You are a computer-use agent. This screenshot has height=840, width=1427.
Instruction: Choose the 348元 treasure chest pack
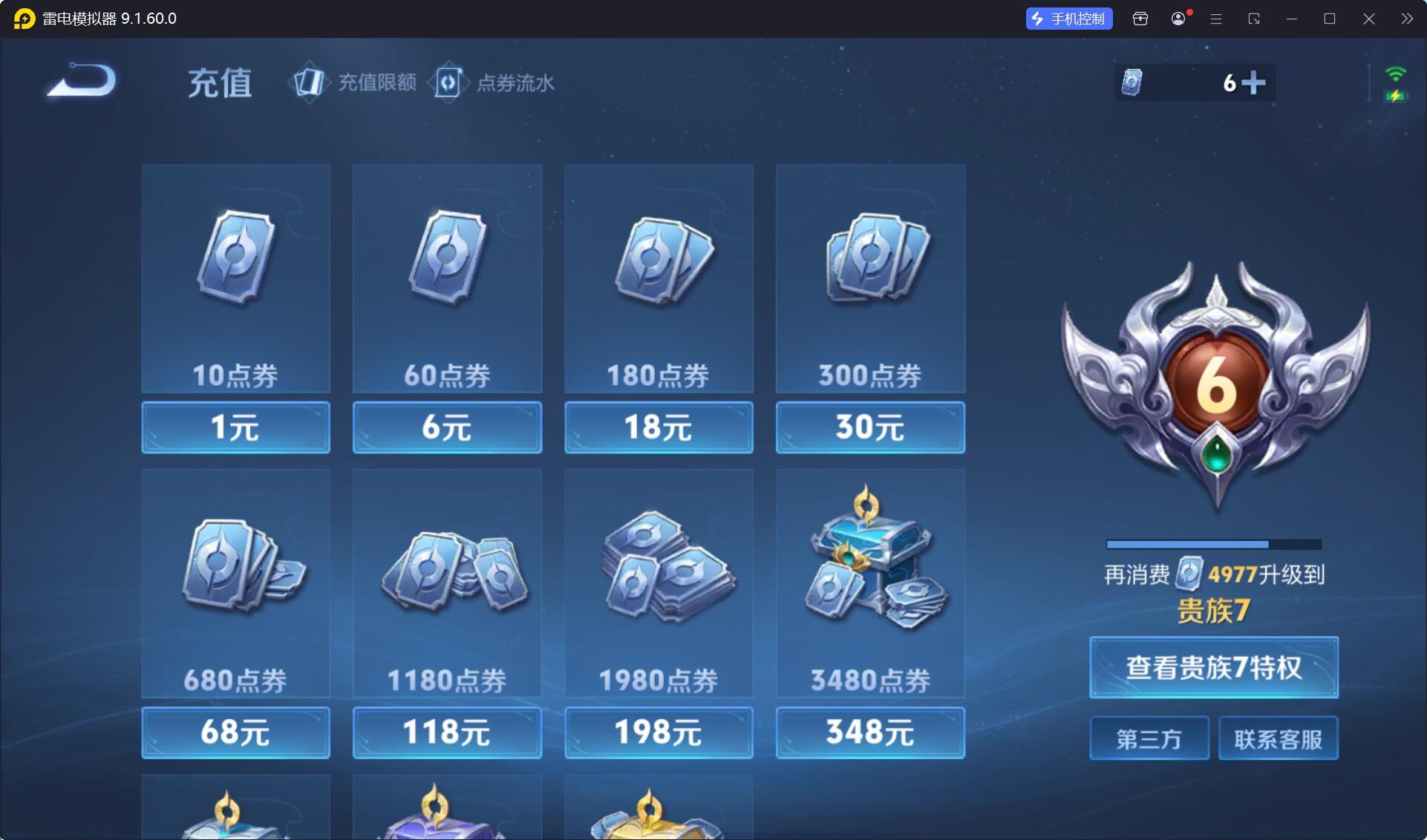(870, 732)
